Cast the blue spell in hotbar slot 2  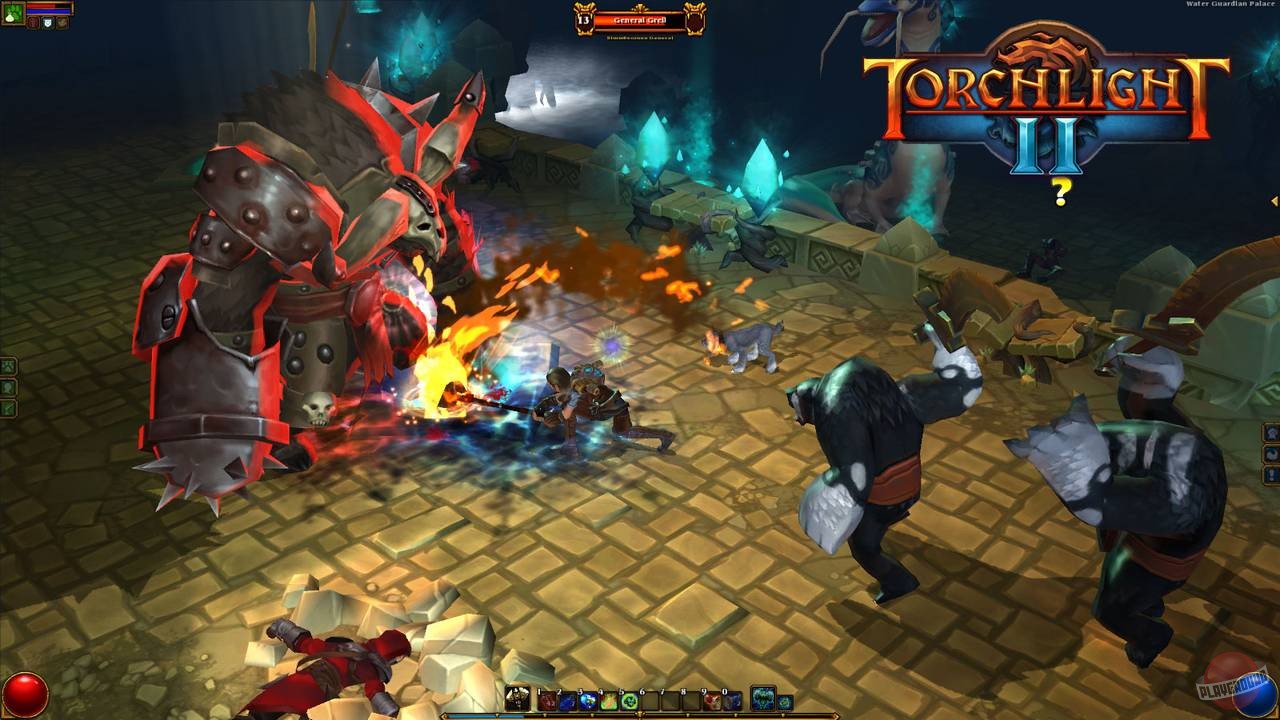[568, 699]
